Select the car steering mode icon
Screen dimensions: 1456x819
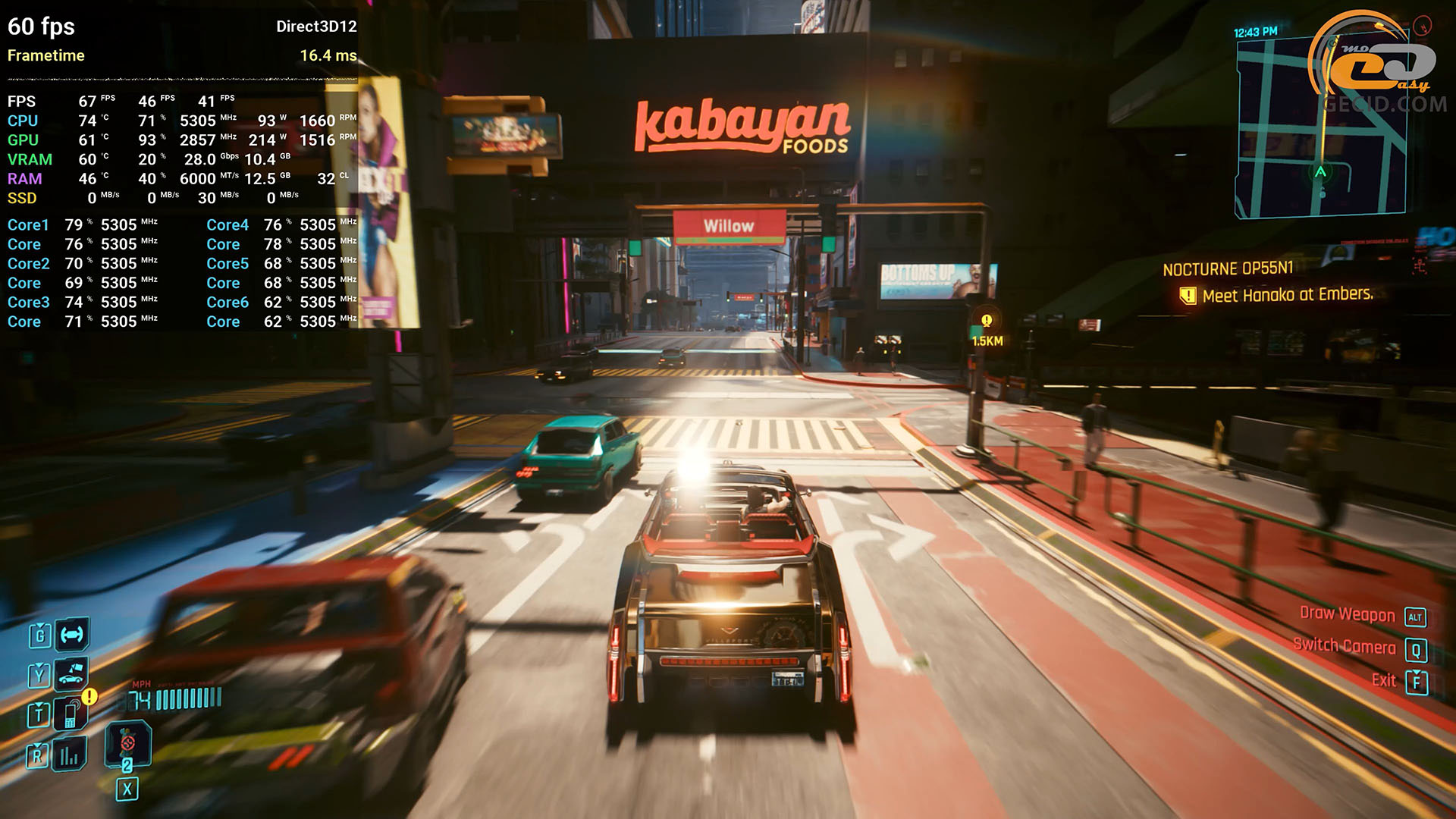tap(72, 635)
